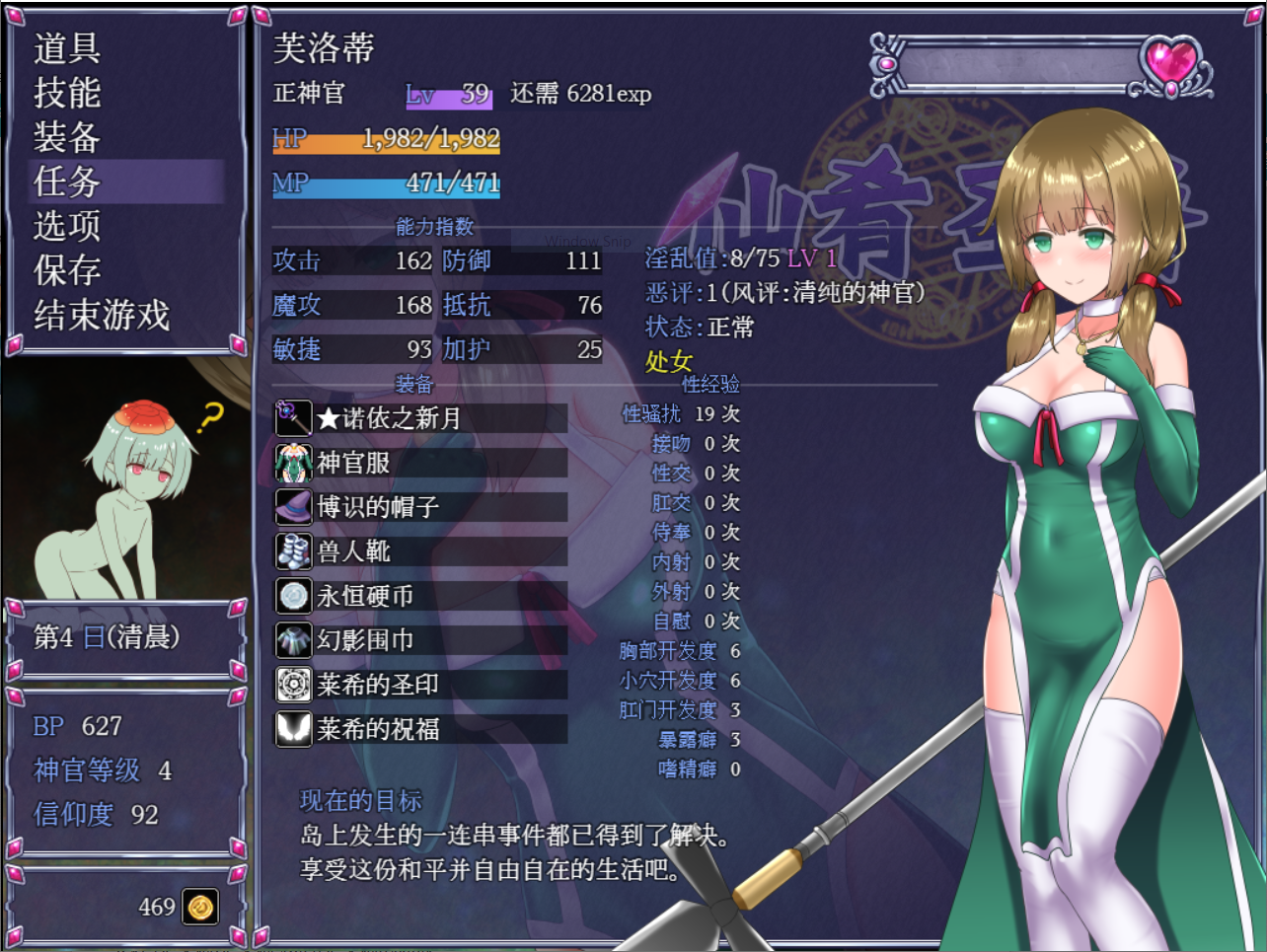Select the 兽人靴 boots icon

point(291,551)
